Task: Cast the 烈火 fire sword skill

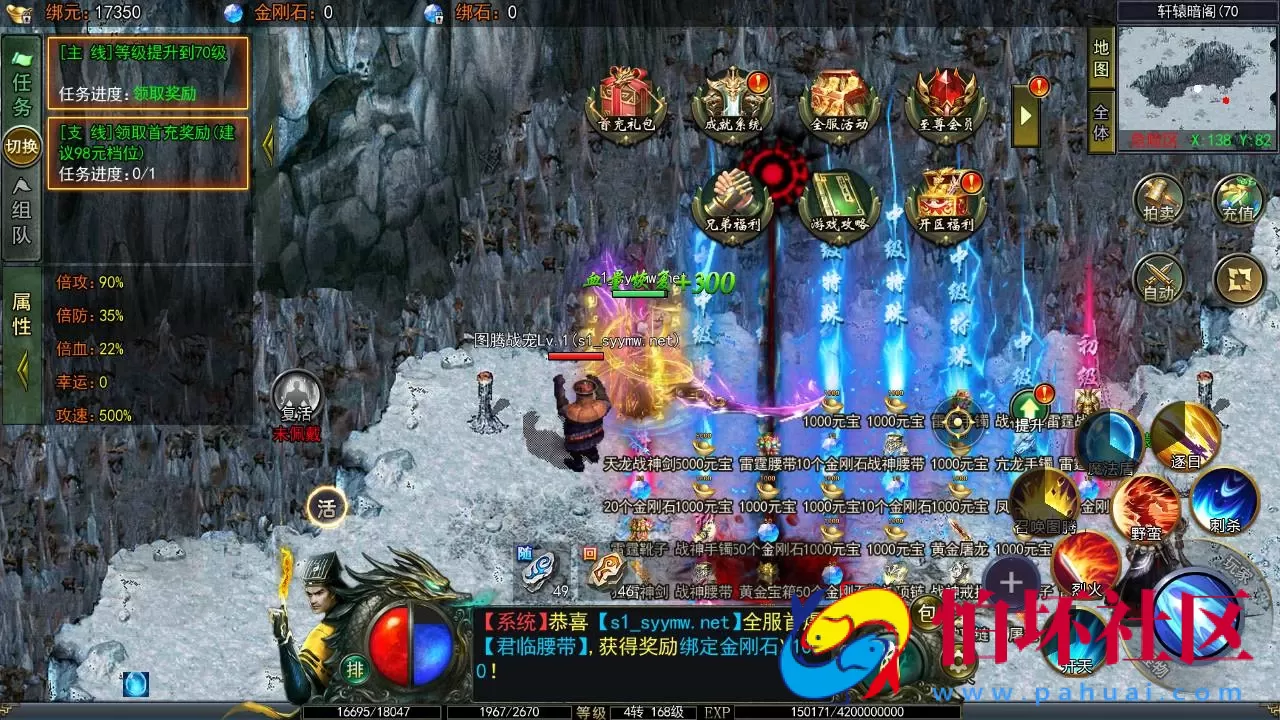Action: coord(1085,563)
